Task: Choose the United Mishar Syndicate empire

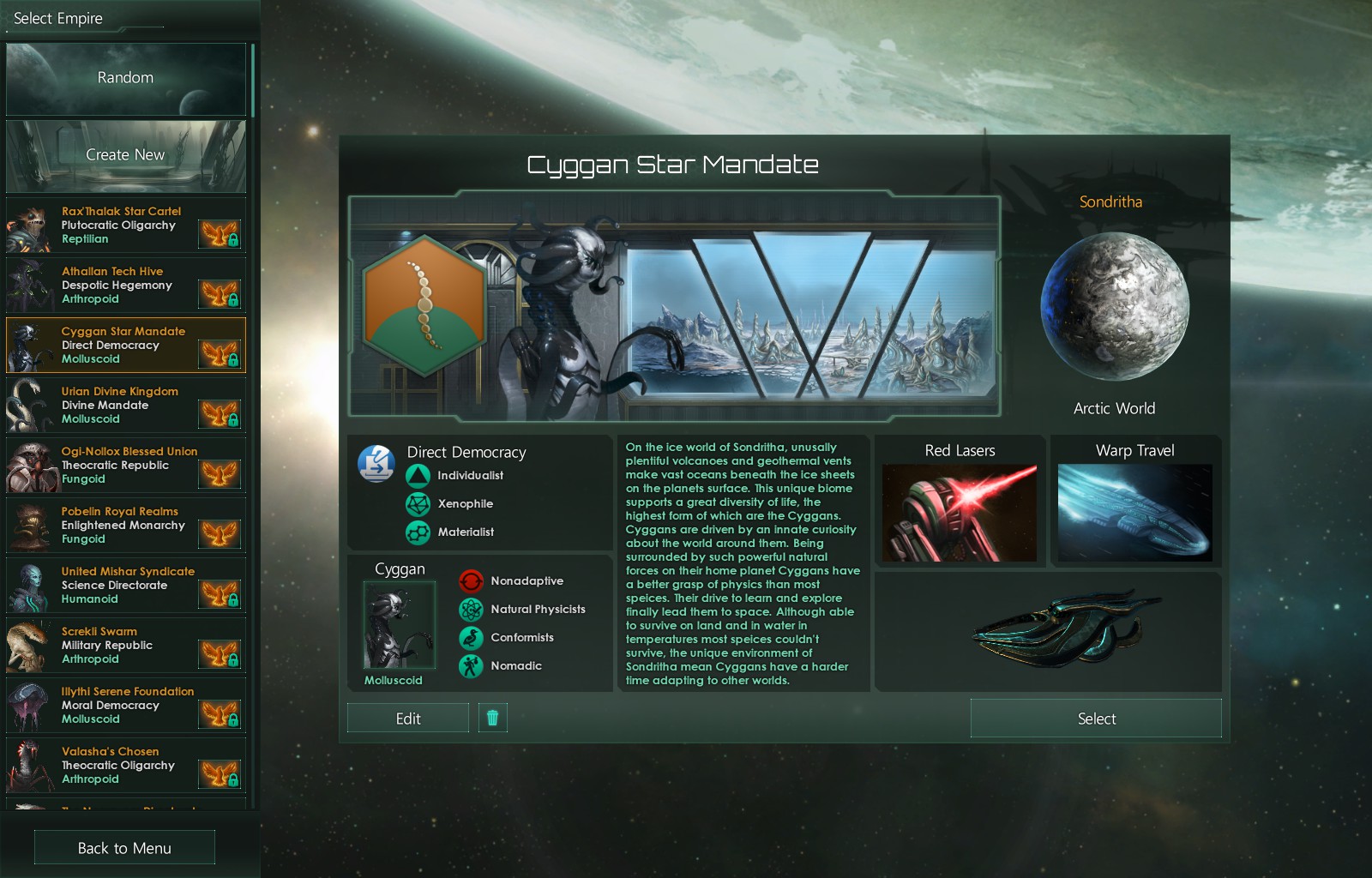Action: (x=125, y=586)
